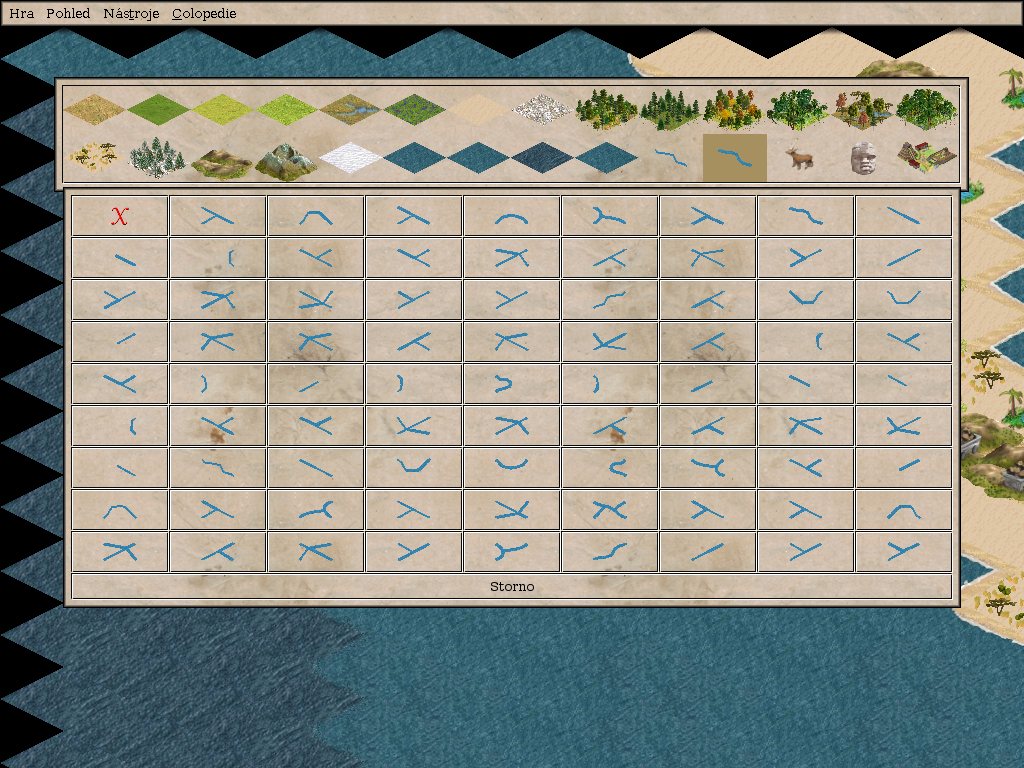Select the highlighted major river tool
Screen dimensions: 1024x768
[x=735, y=157]
